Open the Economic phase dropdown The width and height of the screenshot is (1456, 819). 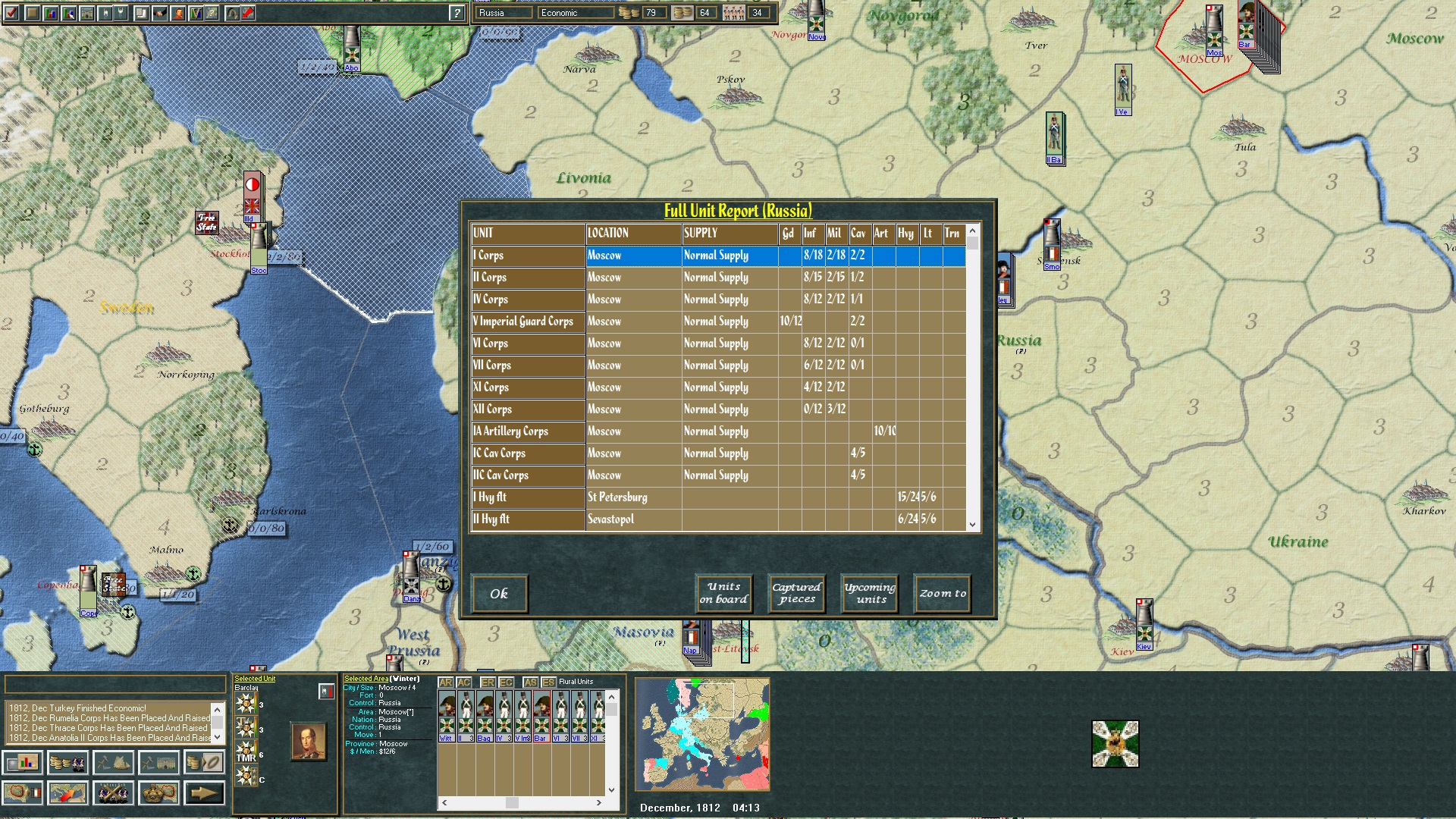pyautogui.click(x=576, y=12)
